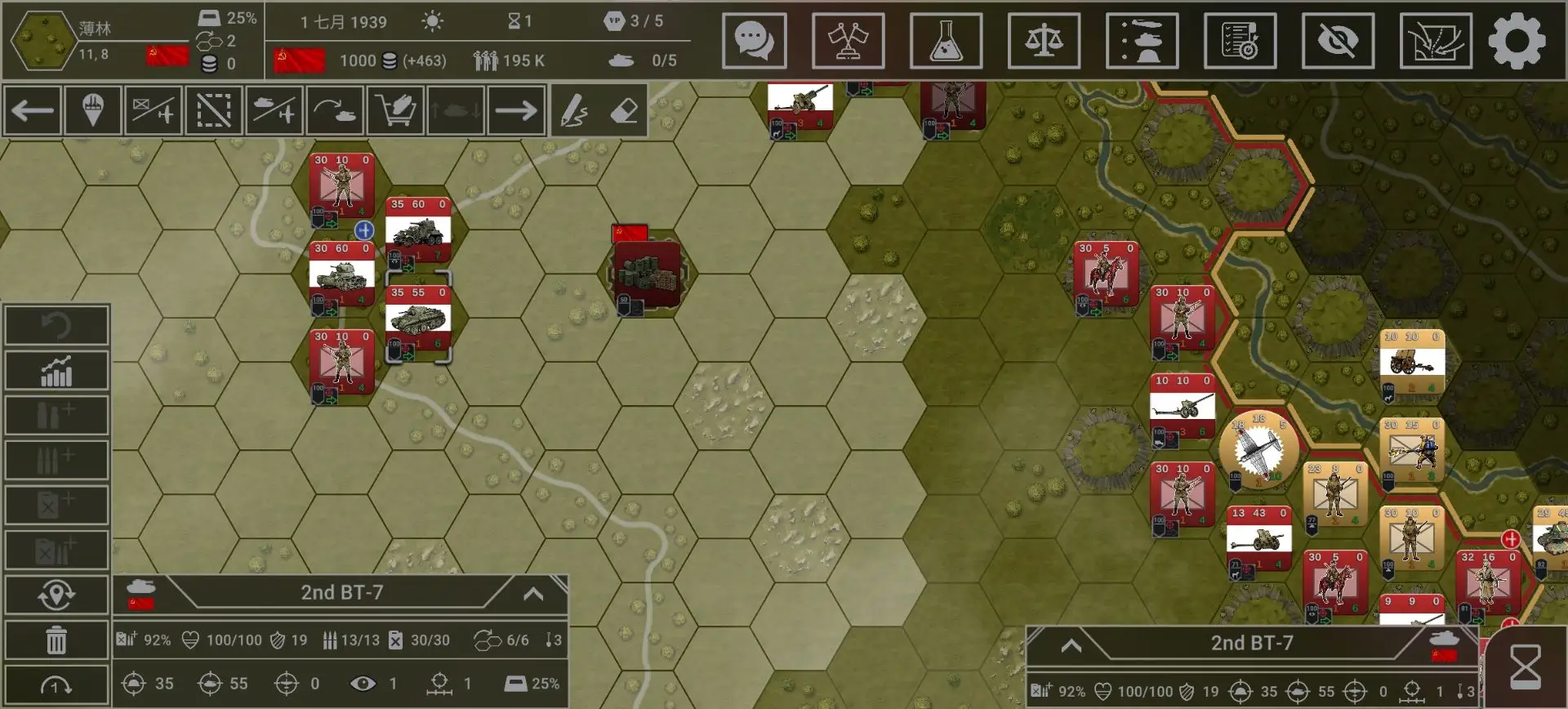Open the crossed flags diplomacy screen

coord(848,40)
